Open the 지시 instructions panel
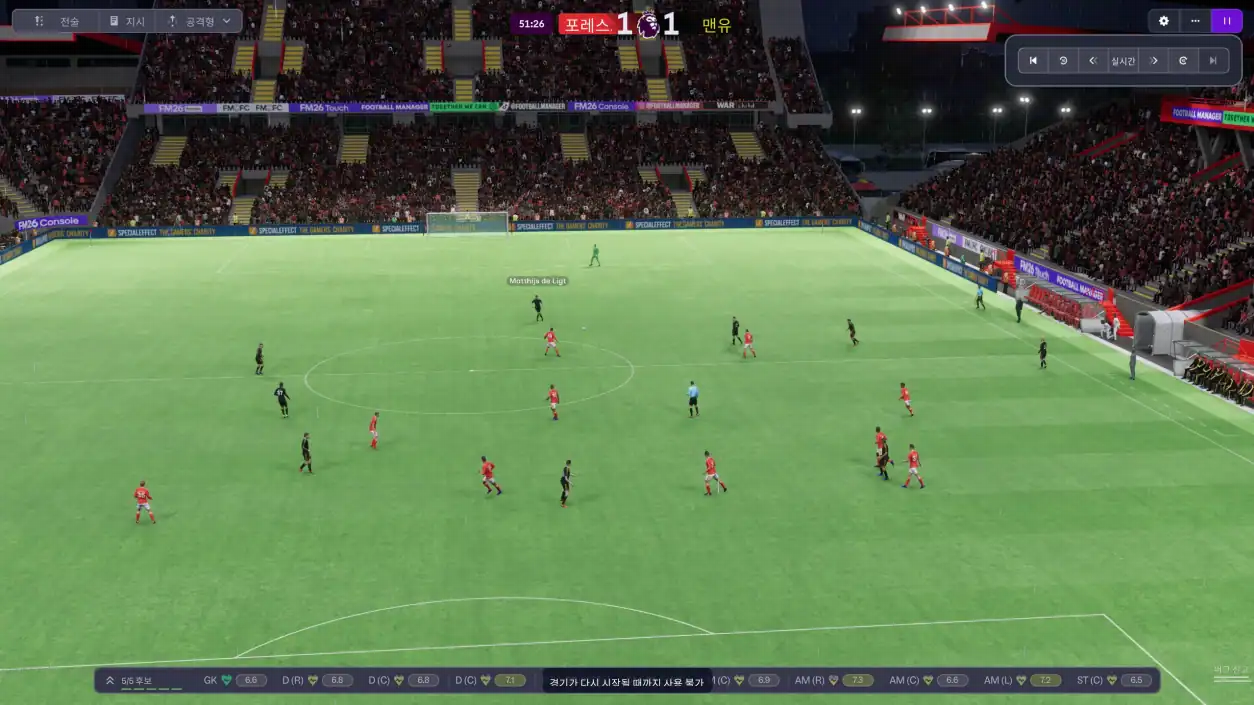 (127, 21)
